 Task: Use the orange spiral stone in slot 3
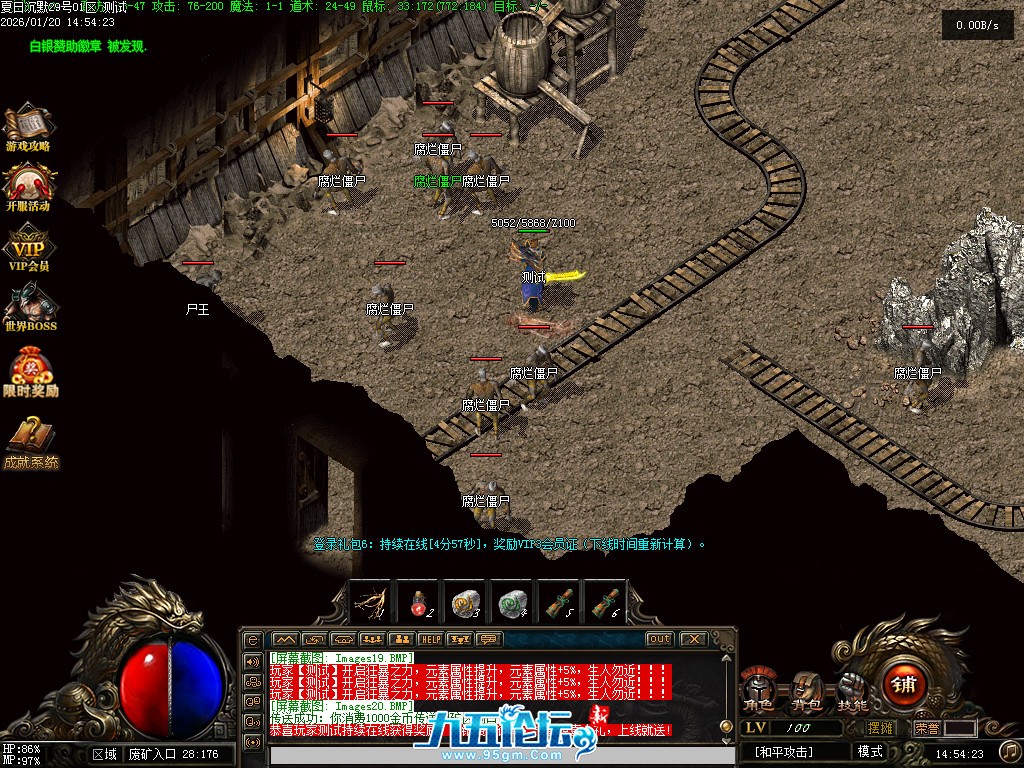(x=465, y=602)
